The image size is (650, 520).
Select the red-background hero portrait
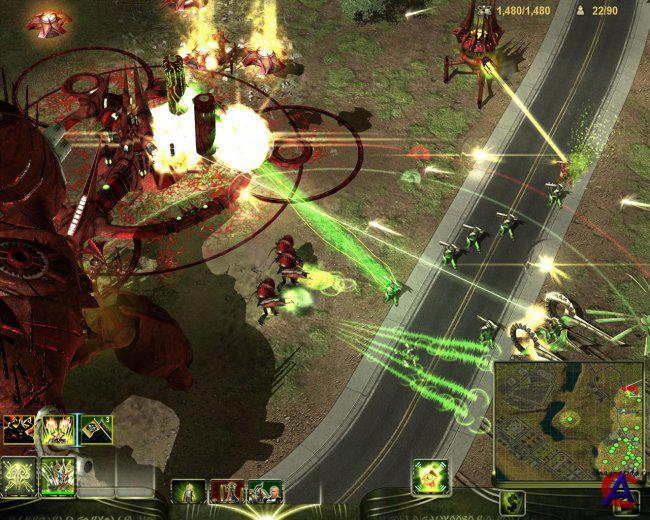pyautogui.click(x=227, y=491)
